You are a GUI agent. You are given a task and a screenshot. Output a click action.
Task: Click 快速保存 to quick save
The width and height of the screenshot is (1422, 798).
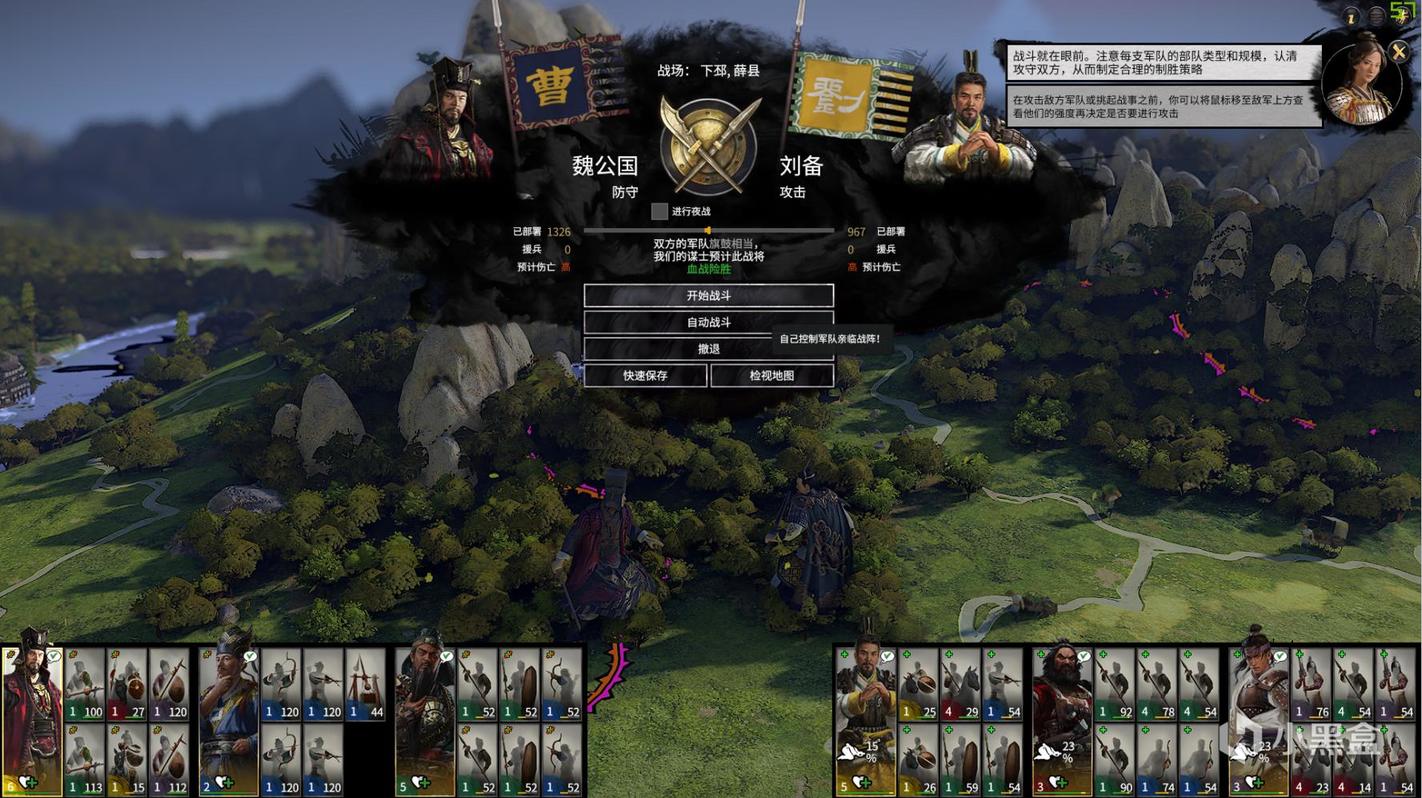[645, 376]
